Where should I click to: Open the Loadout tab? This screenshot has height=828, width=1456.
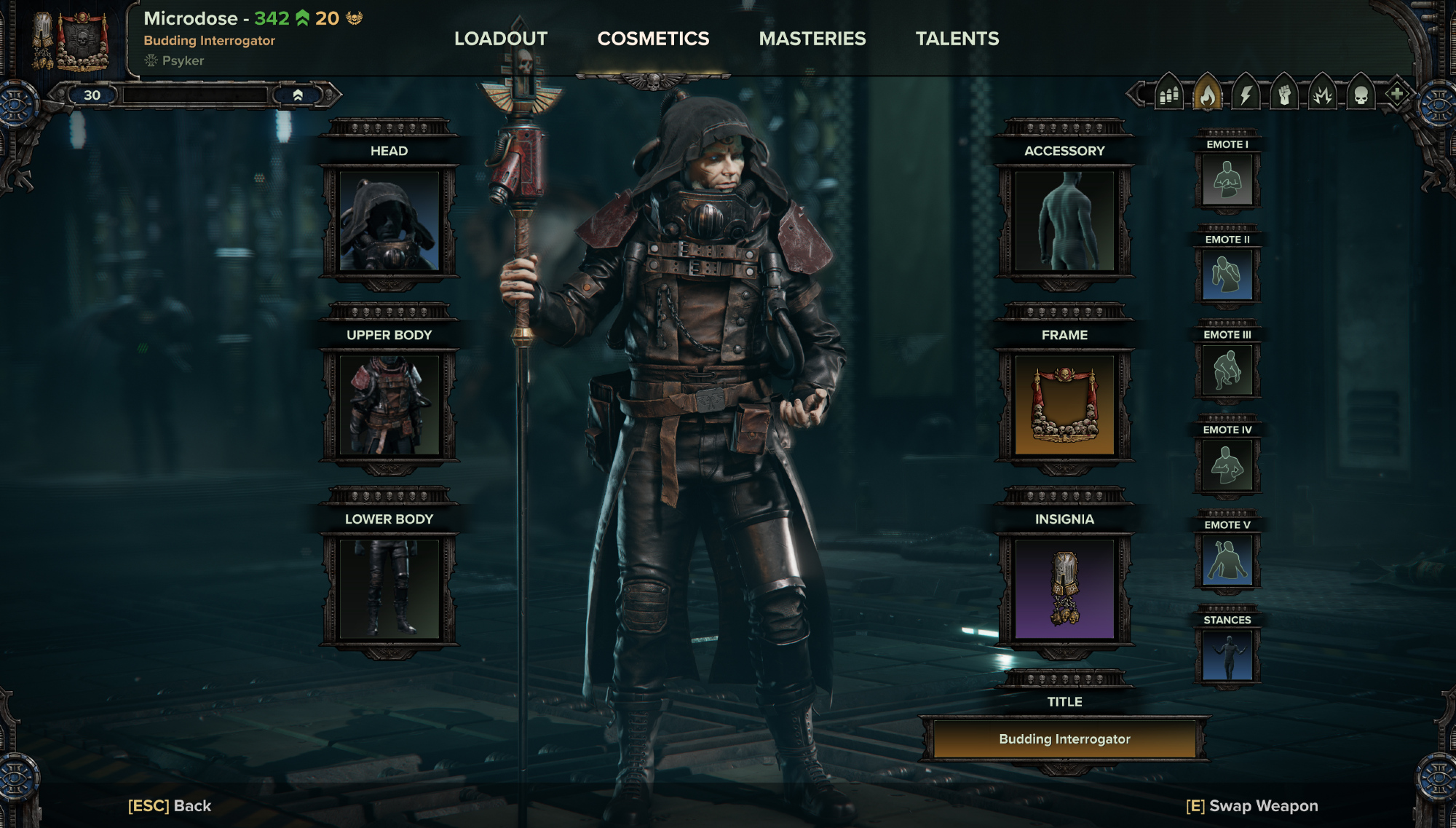[x=501, y=39]
